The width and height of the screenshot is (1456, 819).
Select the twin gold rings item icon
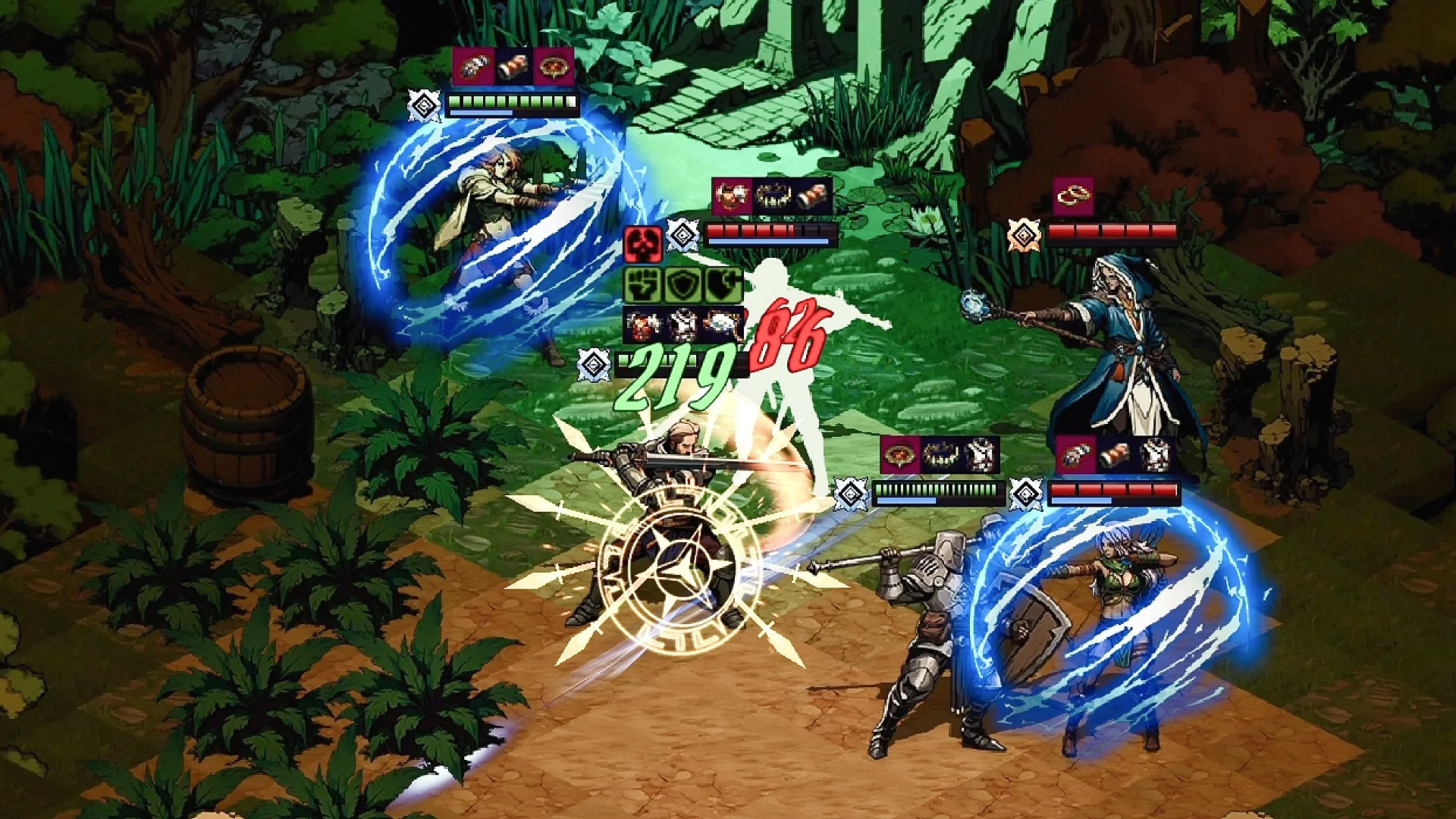point(1074,197)
